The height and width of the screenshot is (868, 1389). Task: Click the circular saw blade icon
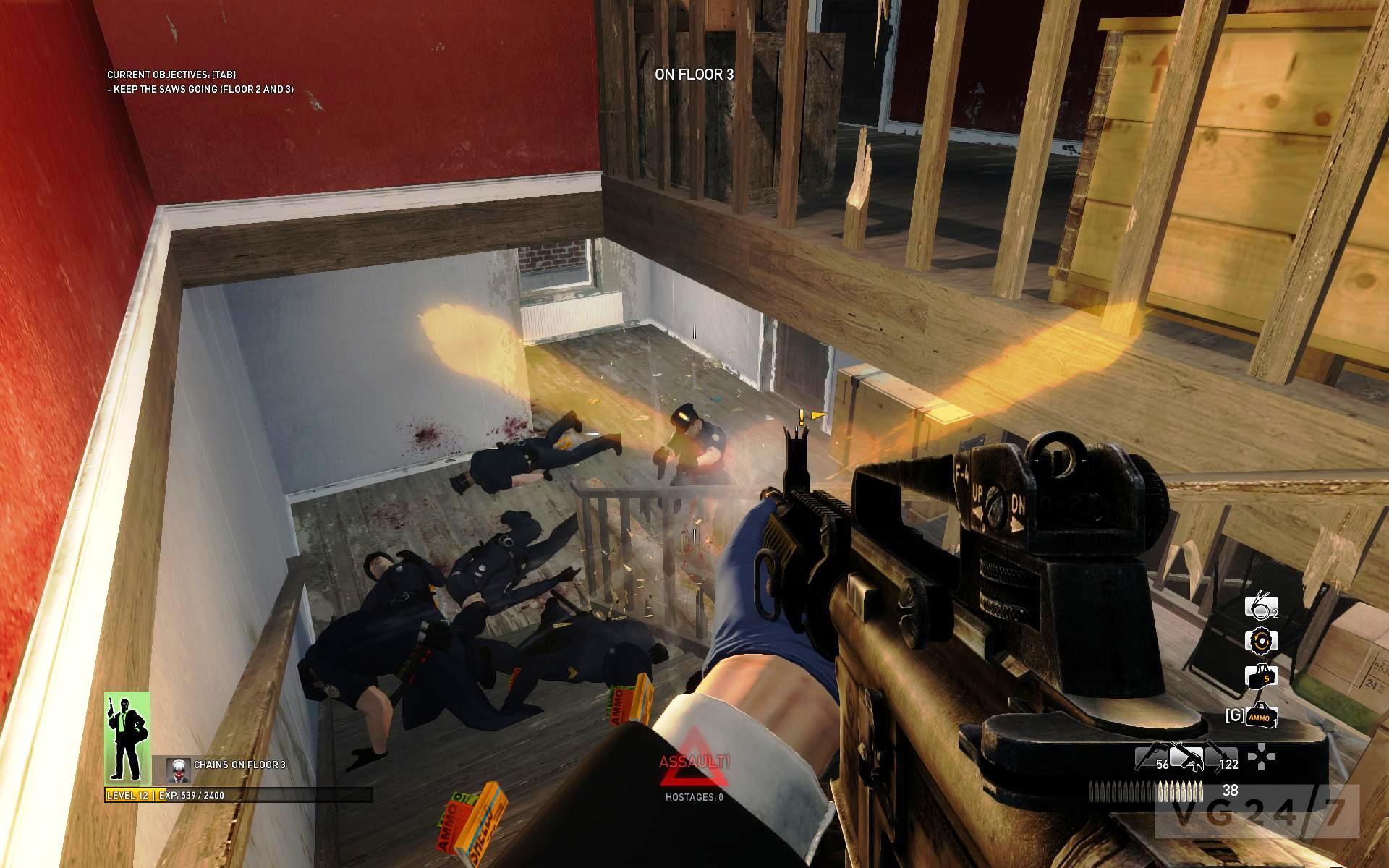pos(1262,641)
